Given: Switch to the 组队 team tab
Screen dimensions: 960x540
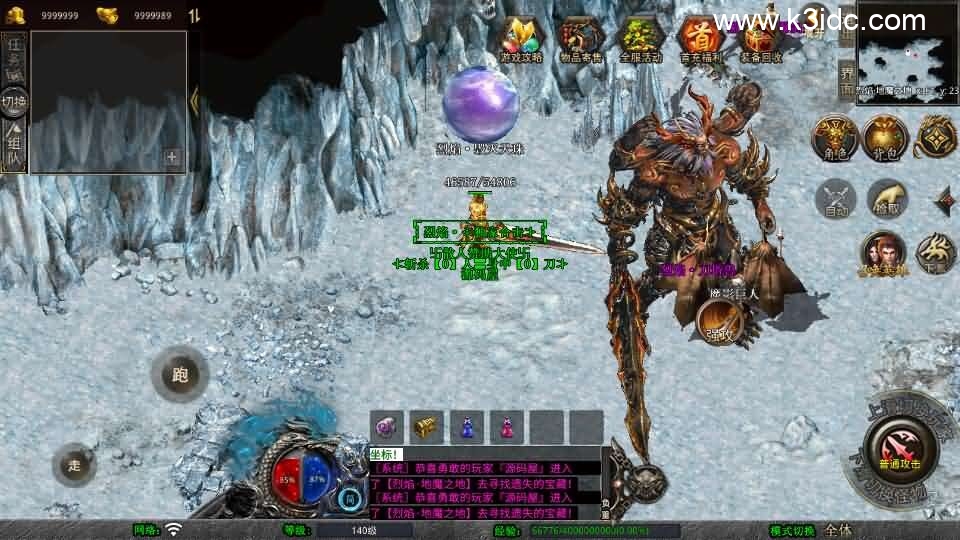Looking at the screenshot, I should pyautogui.click(x=14, y=146).
